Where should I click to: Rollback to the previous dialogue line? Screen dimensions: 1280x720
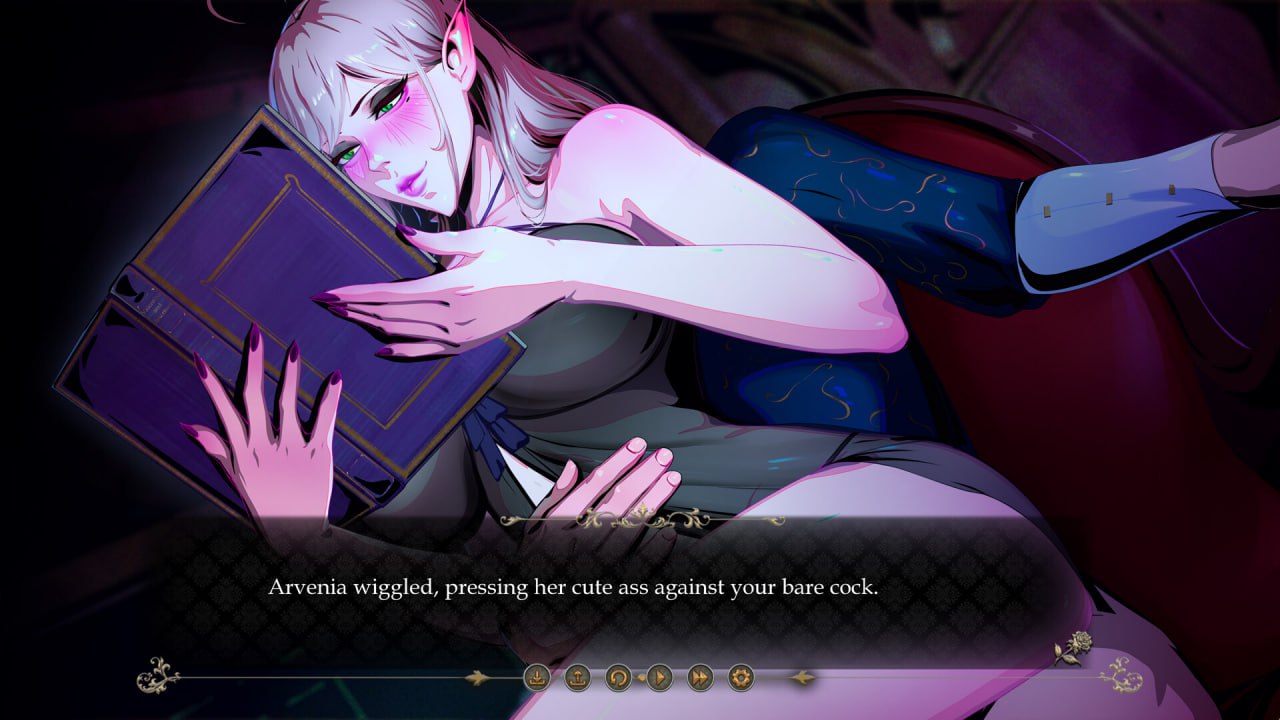coord(617,677)
